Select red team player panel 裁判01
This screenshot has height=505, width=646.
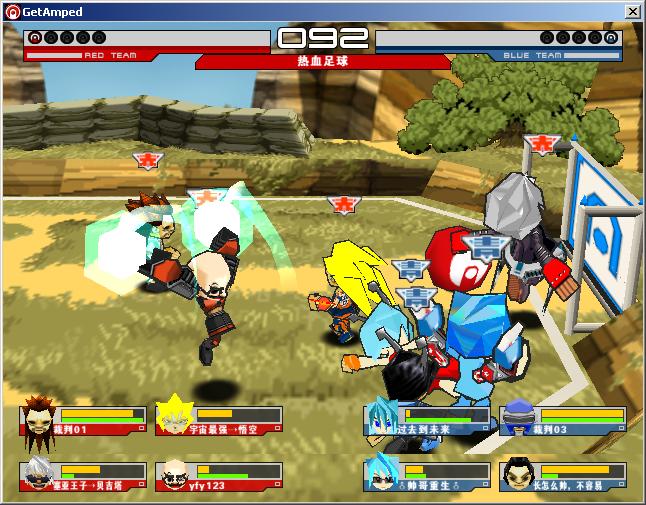tap(83, 419)
